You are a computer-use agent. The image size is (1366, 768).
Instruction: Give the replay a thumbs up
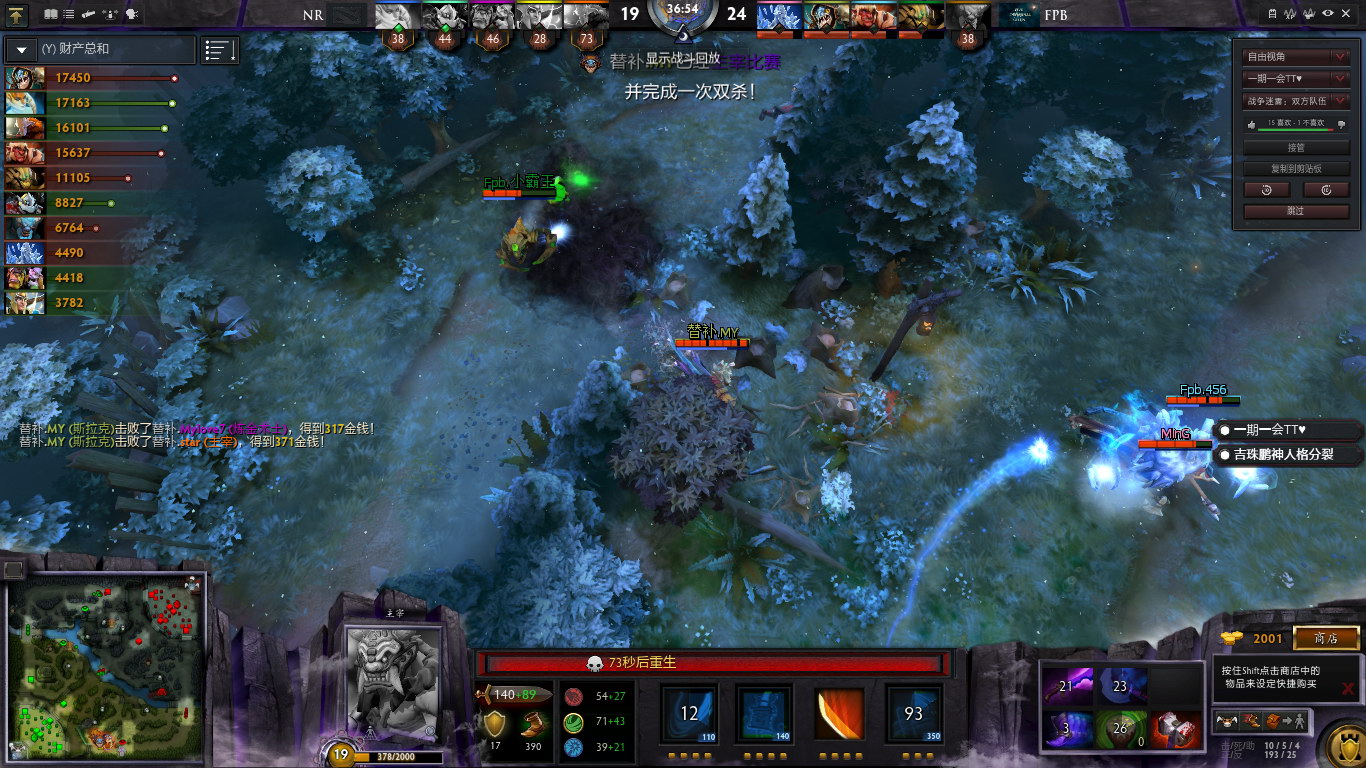[x=1250, y=124]
